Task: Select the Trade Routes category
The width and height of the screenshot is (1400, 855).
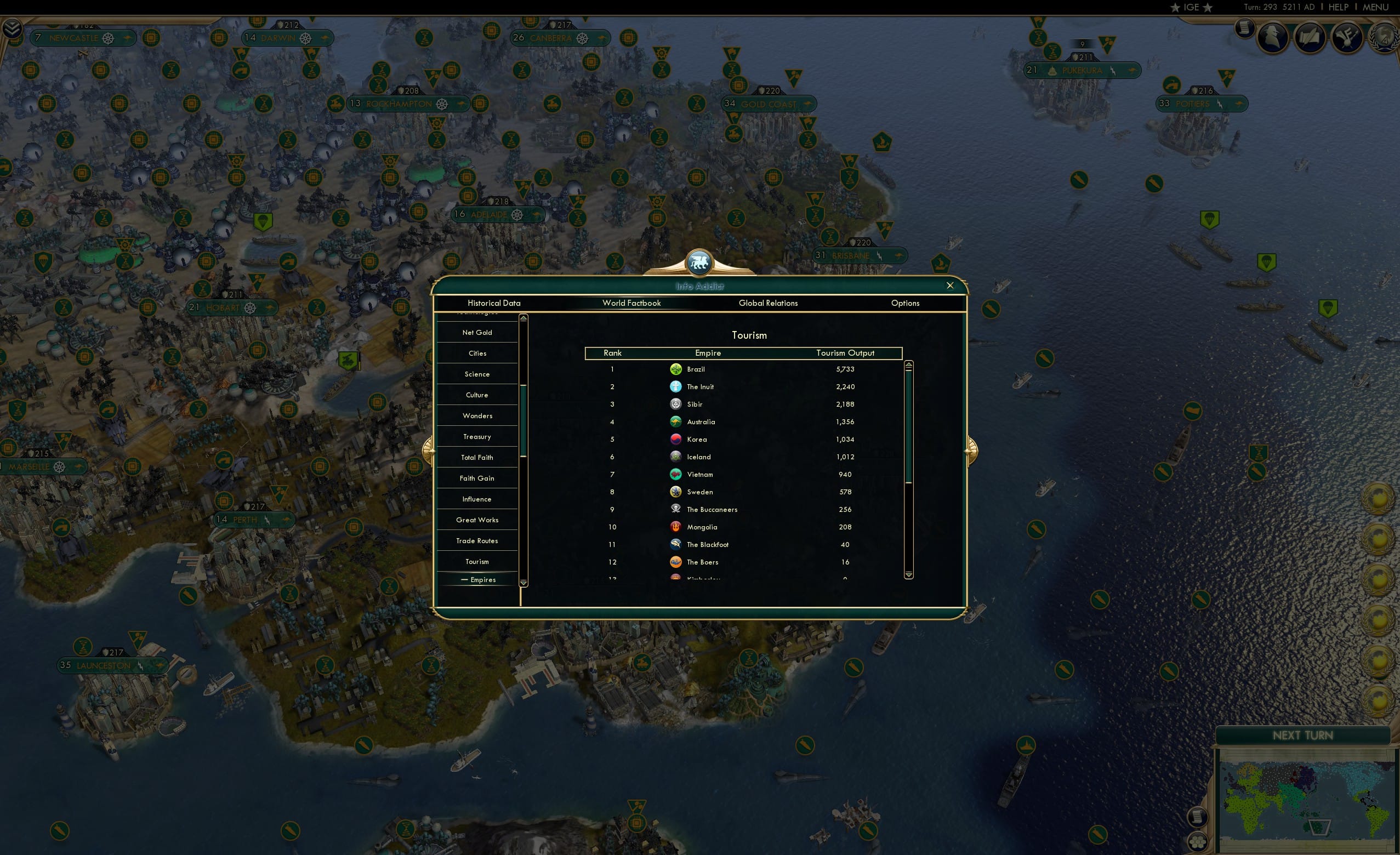Action: point(477,540)
